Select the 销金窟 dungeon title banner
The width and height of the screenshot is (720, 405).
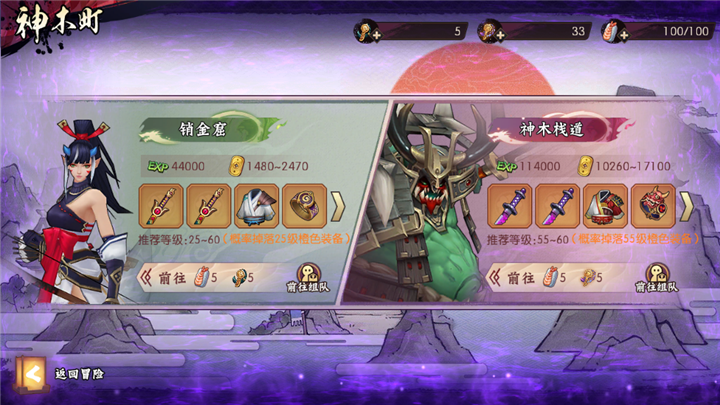pyautogui.click(x=187, y=128)
